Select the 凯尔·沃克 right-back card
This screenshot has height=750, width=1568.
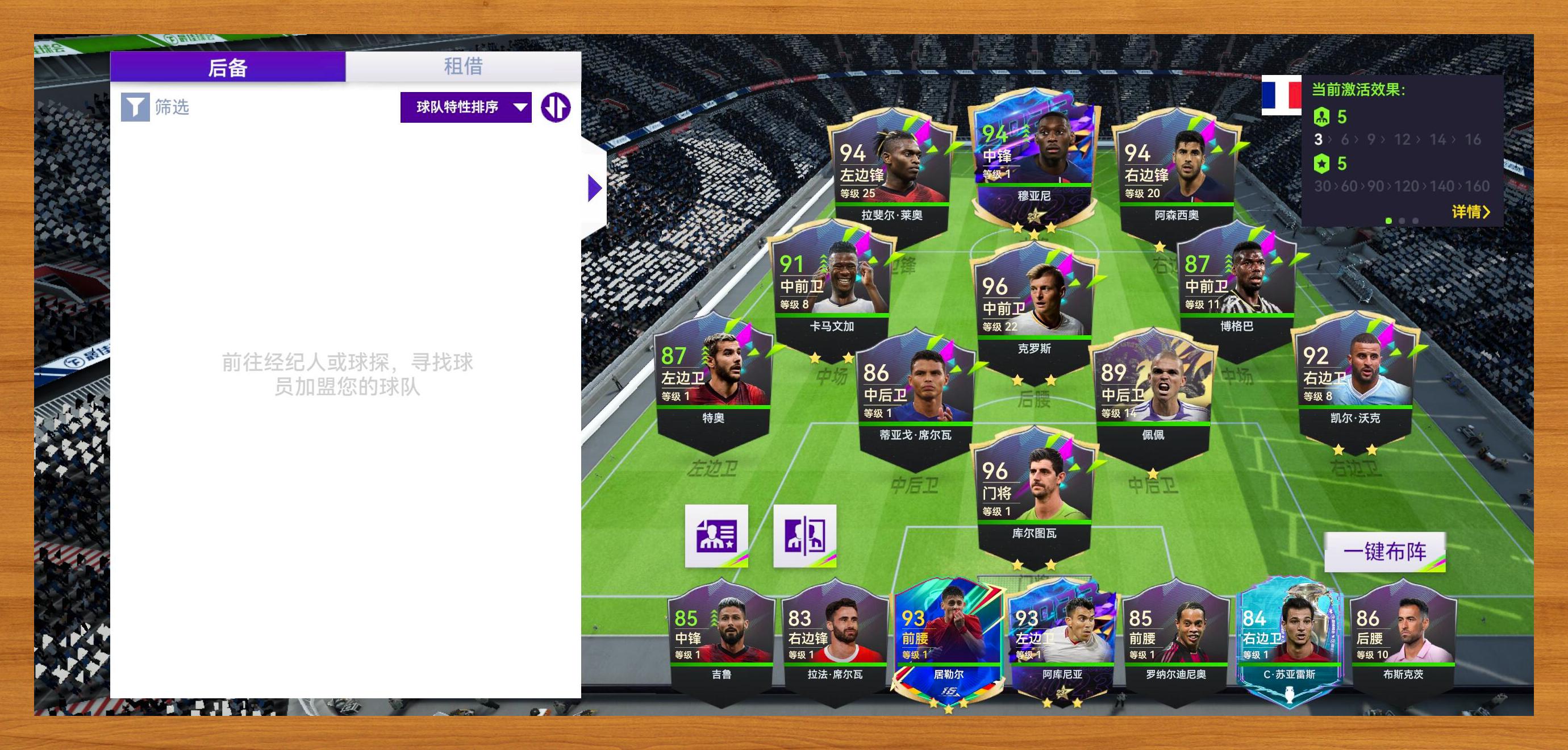pos(1355,373)
